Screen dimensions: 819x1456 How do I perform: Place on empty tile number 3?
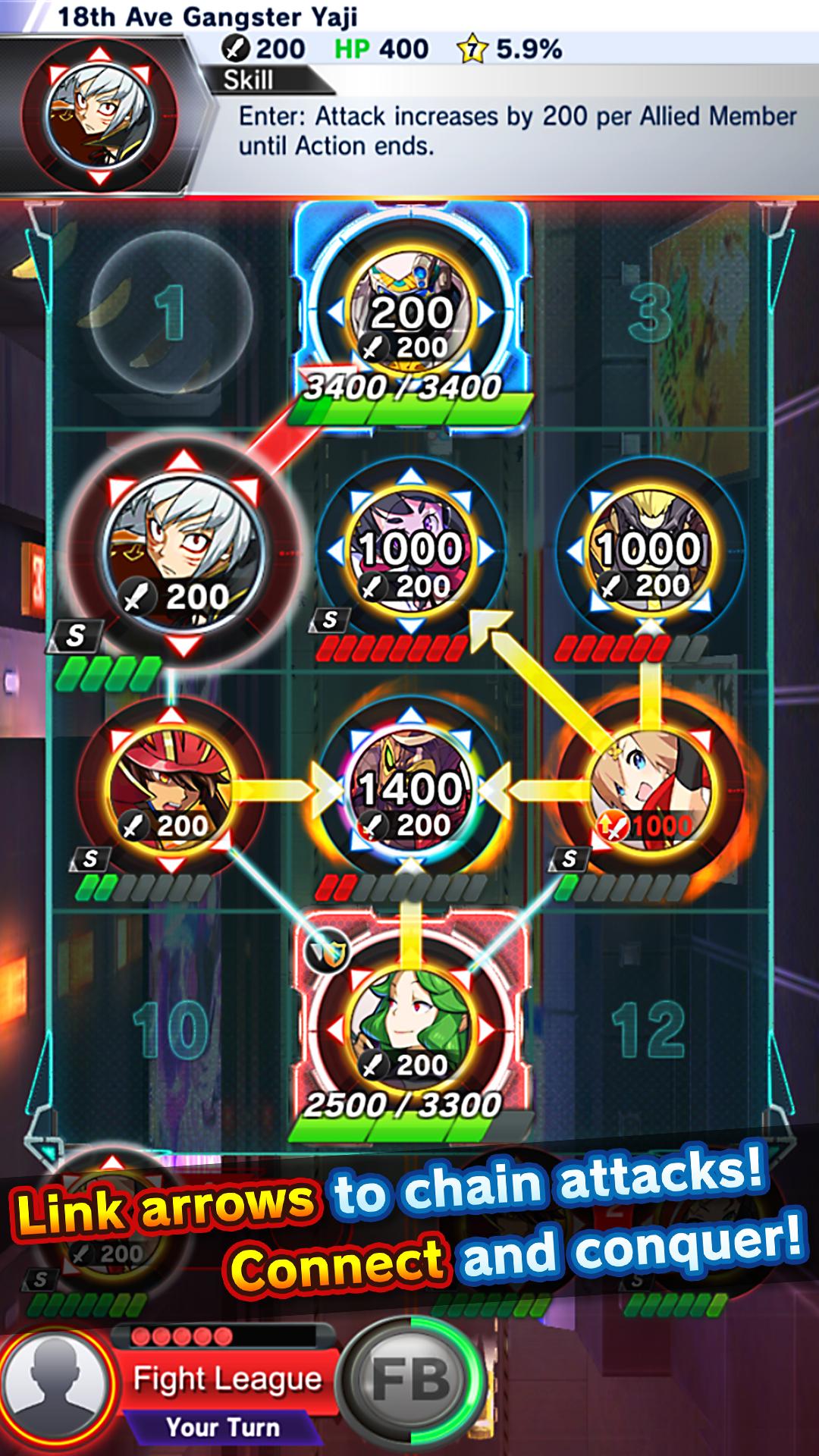651,312
